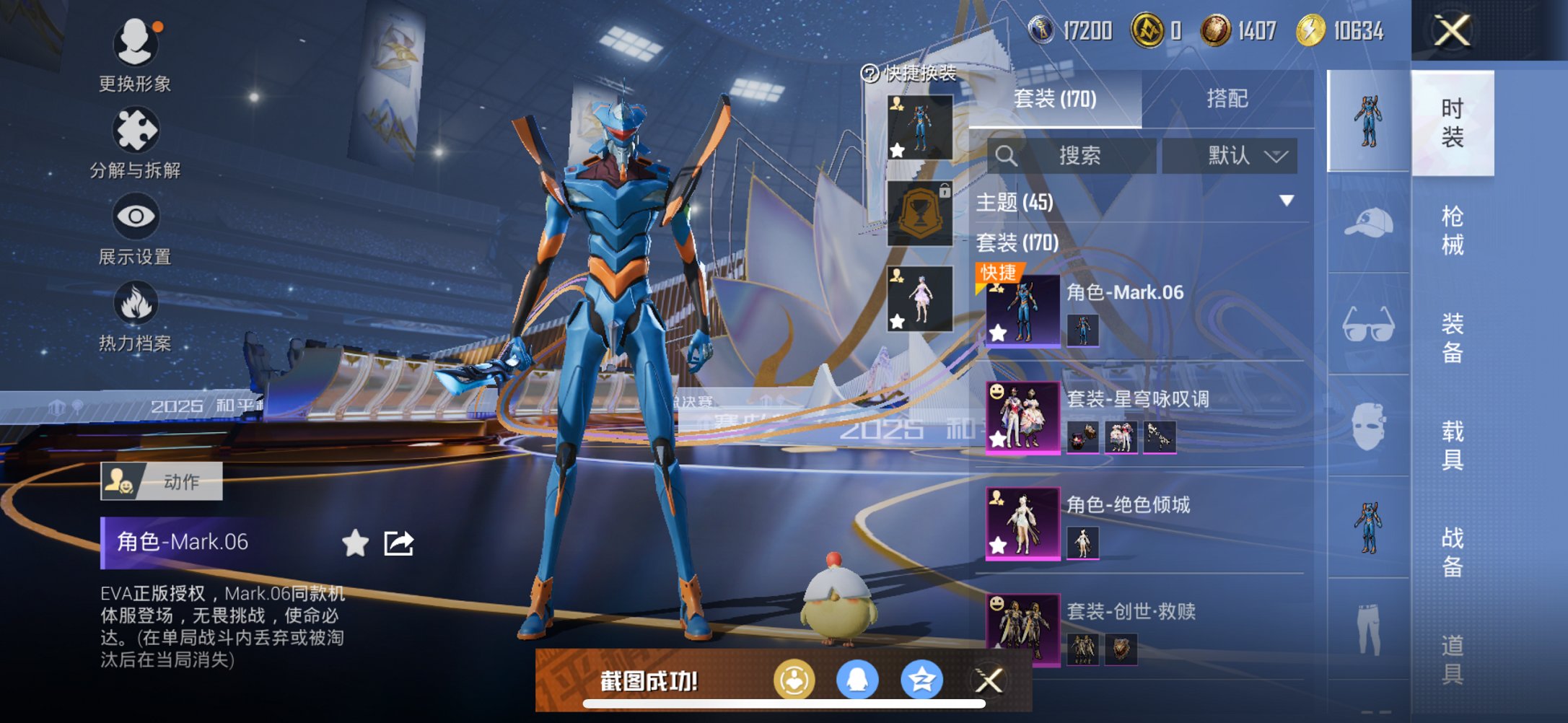Open the 载具 vehicles category
Viewport: 1568px width, 723px height.
pos(1452,445)
